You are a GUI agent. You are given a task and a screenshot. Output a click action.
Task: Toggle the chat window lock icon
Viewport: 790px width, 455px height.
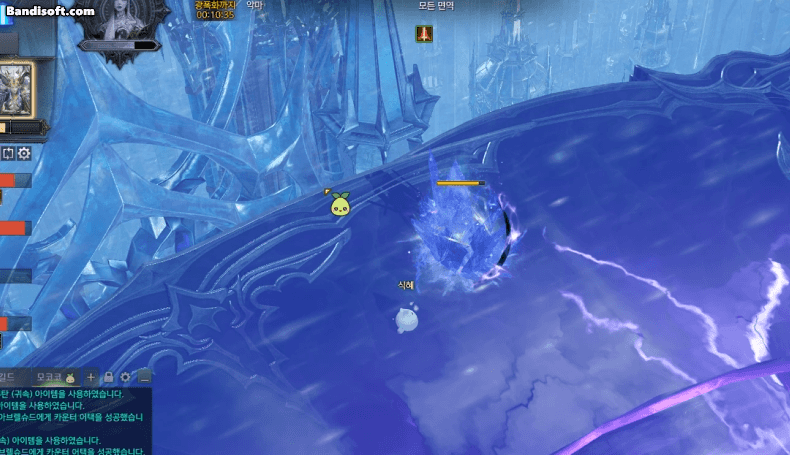[108, 377]
